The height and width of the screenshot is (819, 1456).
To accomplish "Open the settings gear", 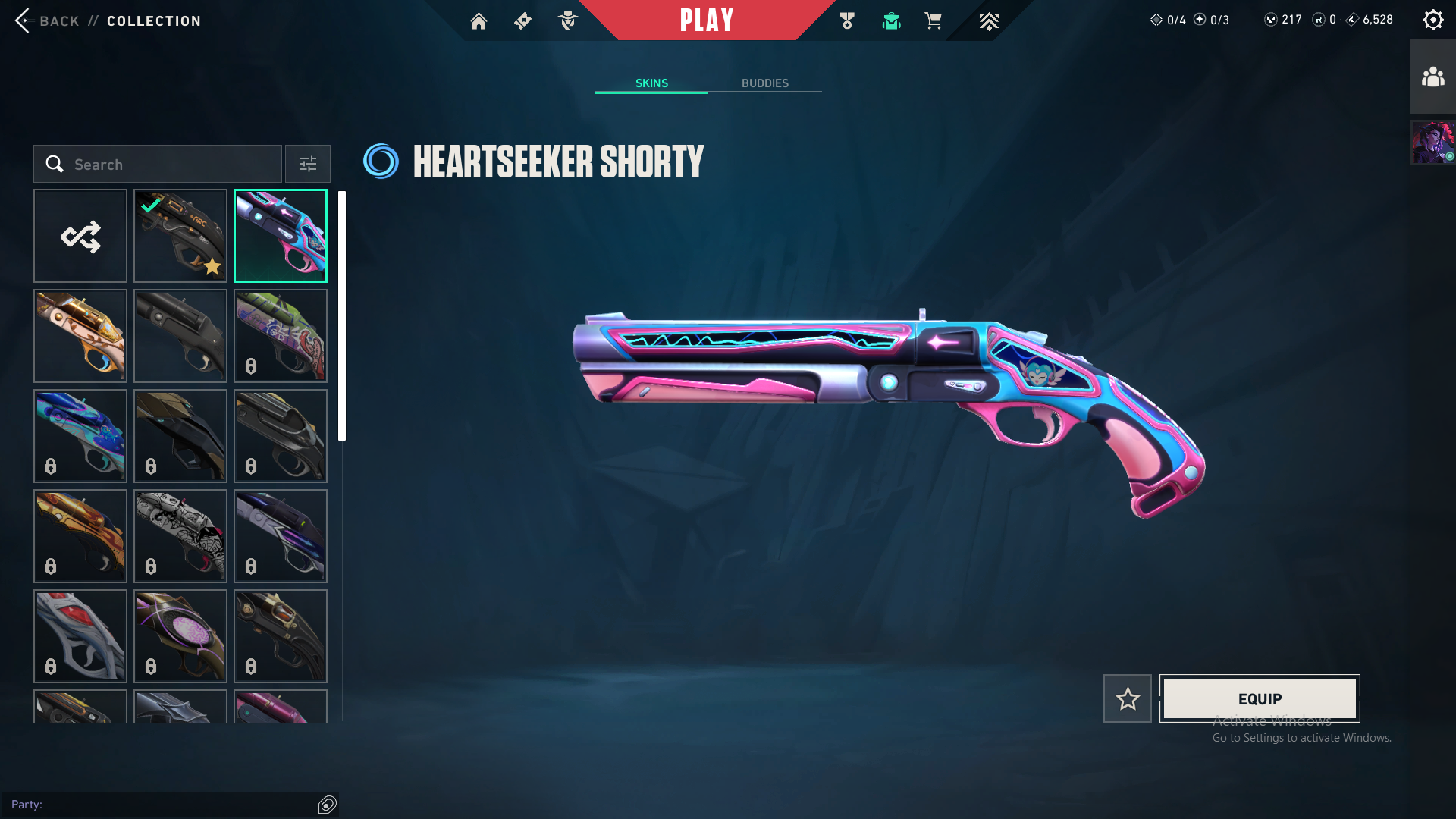I will [x=1432, y=20].
